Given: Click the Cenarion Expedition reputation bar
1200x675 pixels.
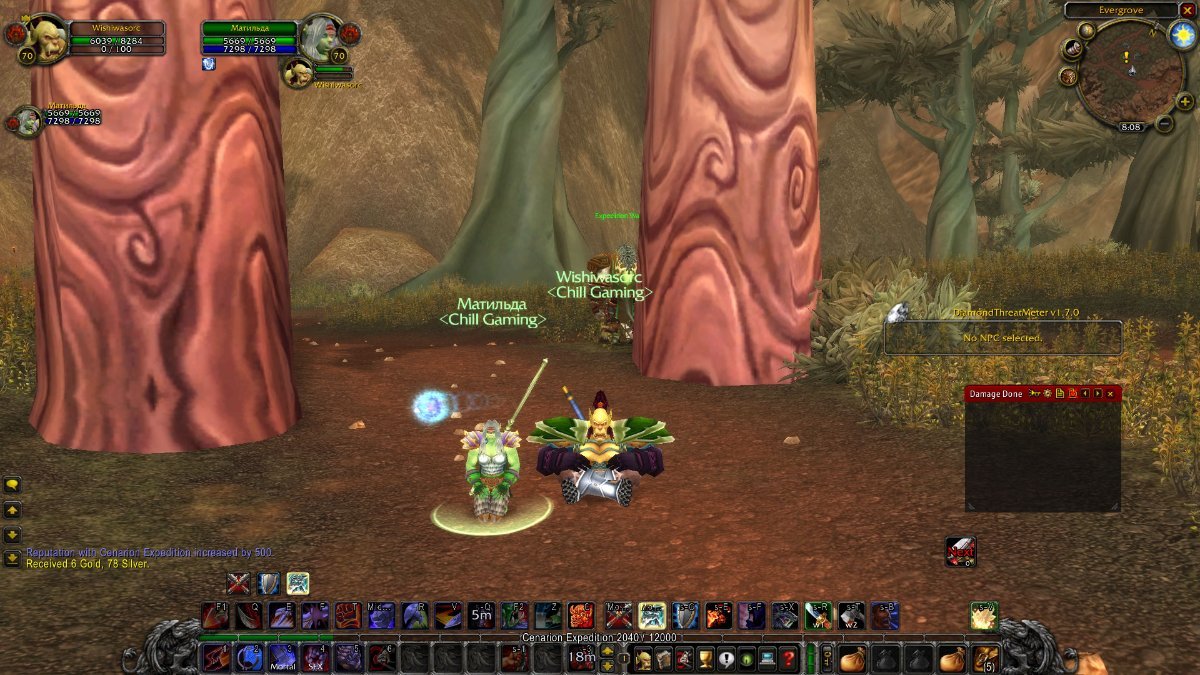Looking at the screenshot, I should pyautogui.click(x=600, y=637).
